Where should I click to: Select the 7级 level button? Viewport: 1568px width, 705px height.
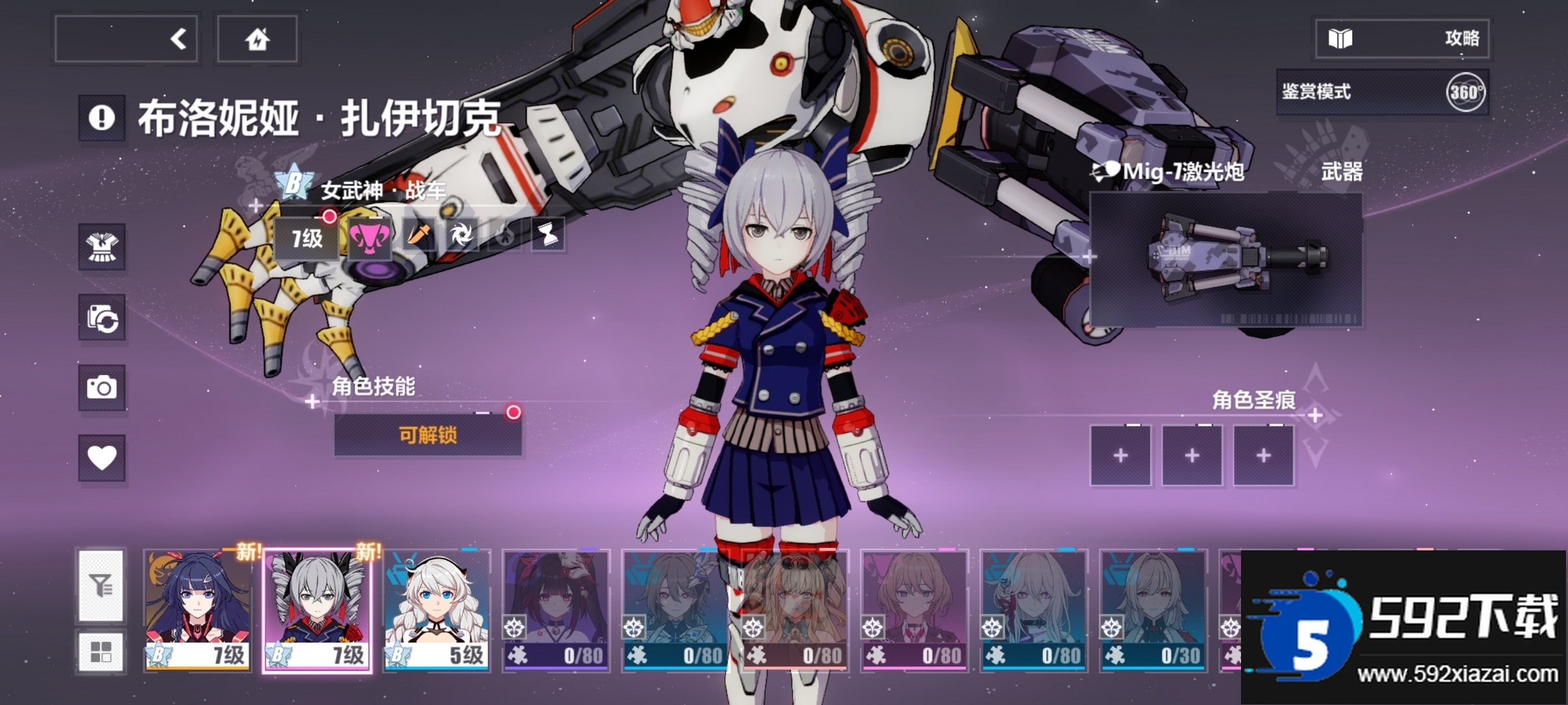pos(306,238)
